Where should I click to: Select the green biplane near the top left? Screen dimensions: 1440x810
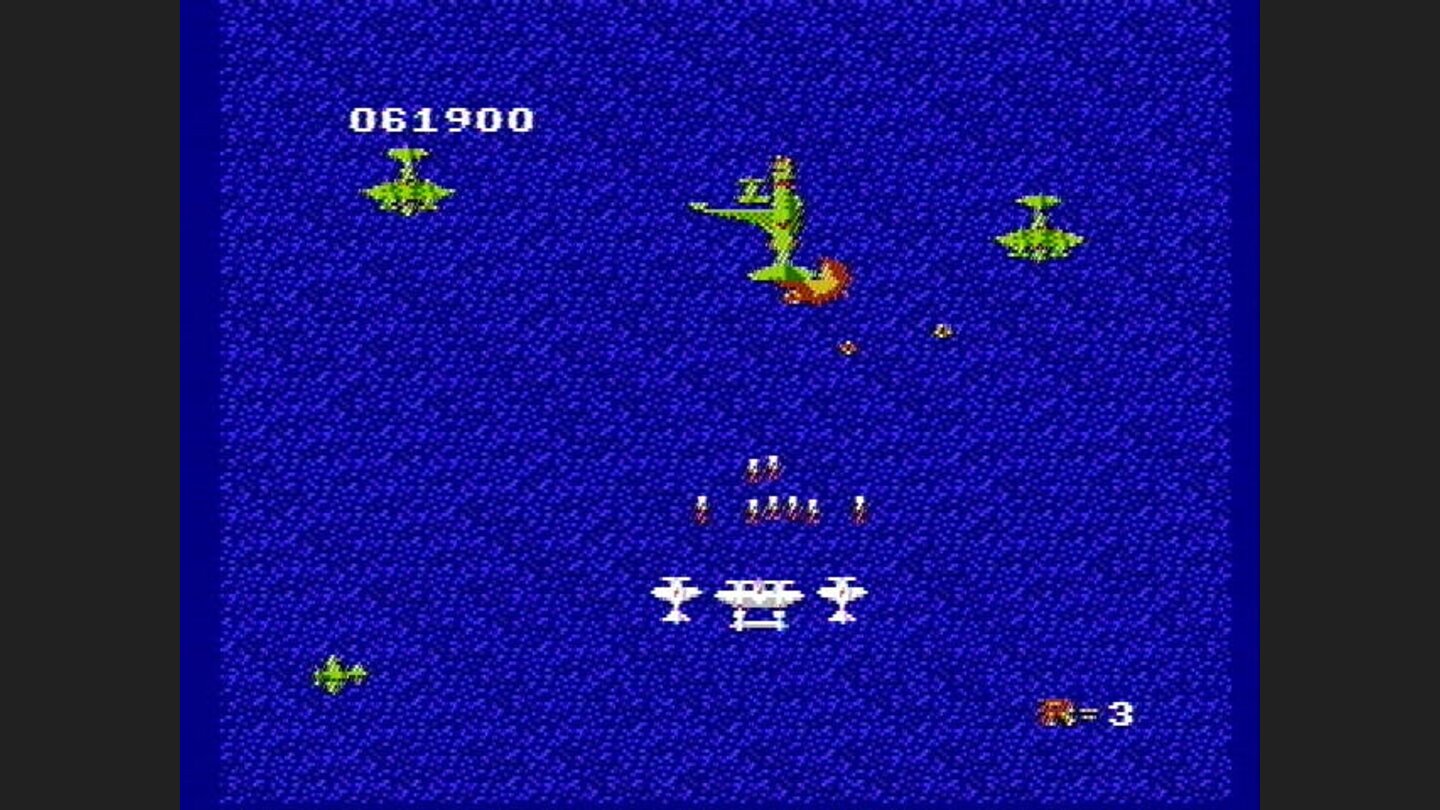(405, 185)
